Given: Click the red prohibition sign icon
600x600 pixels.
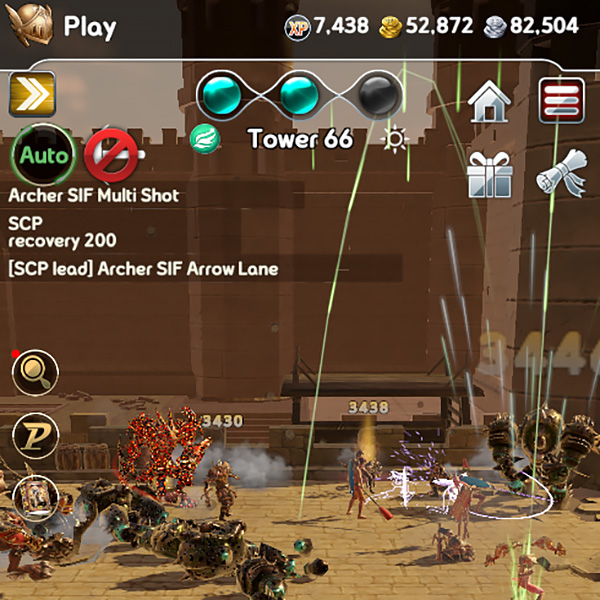Looking at the screenshot, I should pos(108,155).
